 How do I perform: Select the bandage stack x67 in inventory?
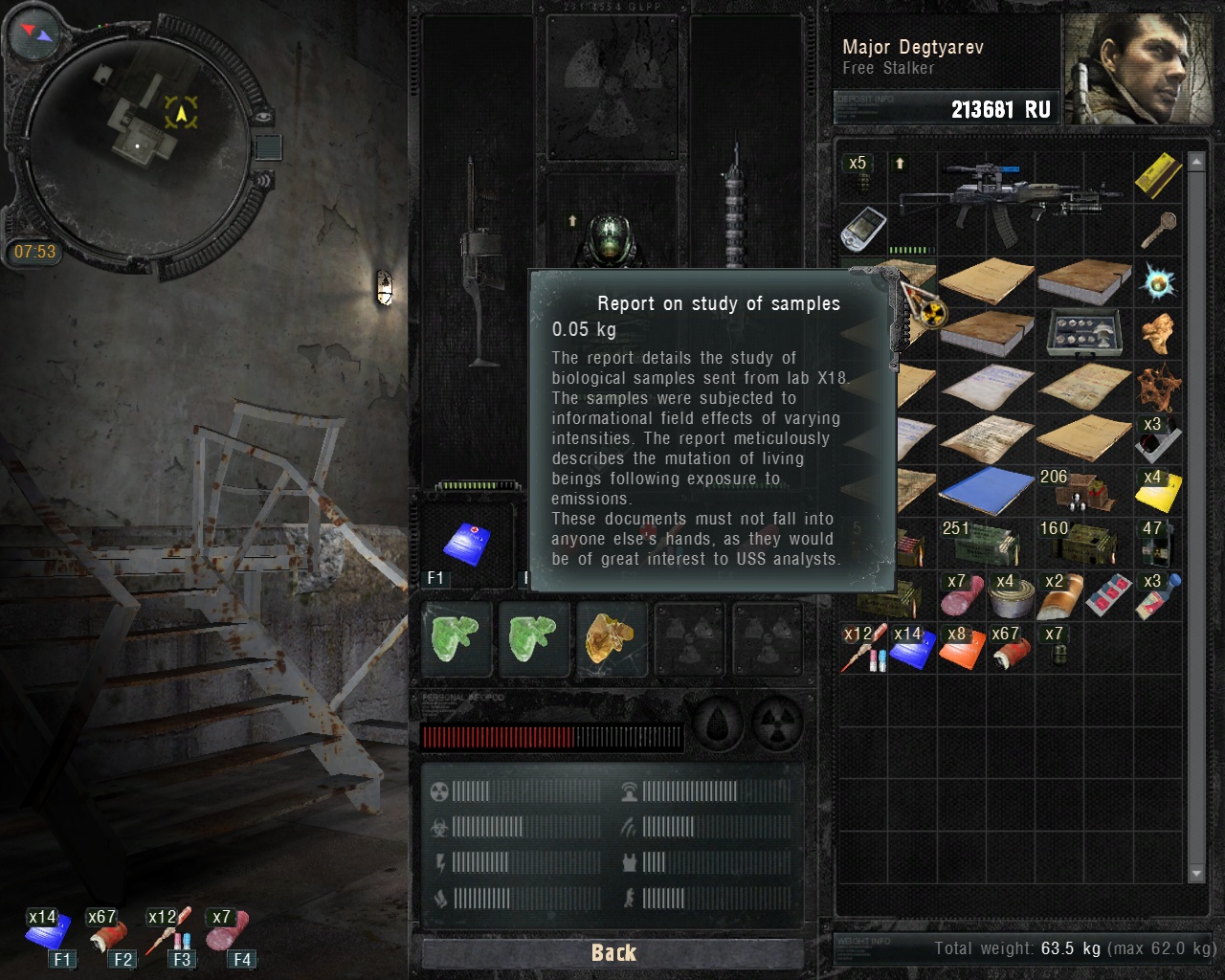point(1009,649)
